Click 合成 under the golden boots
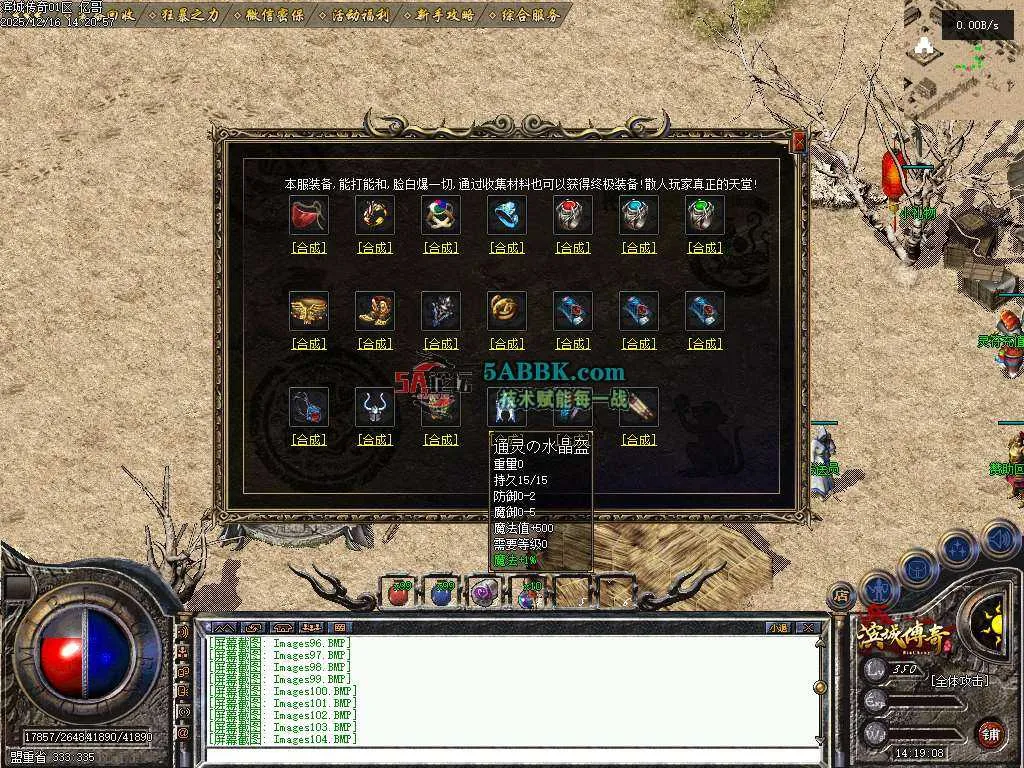This screenshot has width=1024, height=768. 375,344
